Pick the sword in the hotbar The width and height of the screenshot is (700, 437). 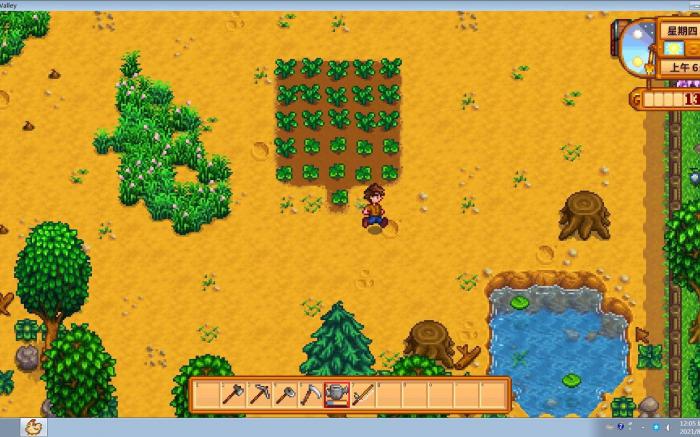pos(363,394)
